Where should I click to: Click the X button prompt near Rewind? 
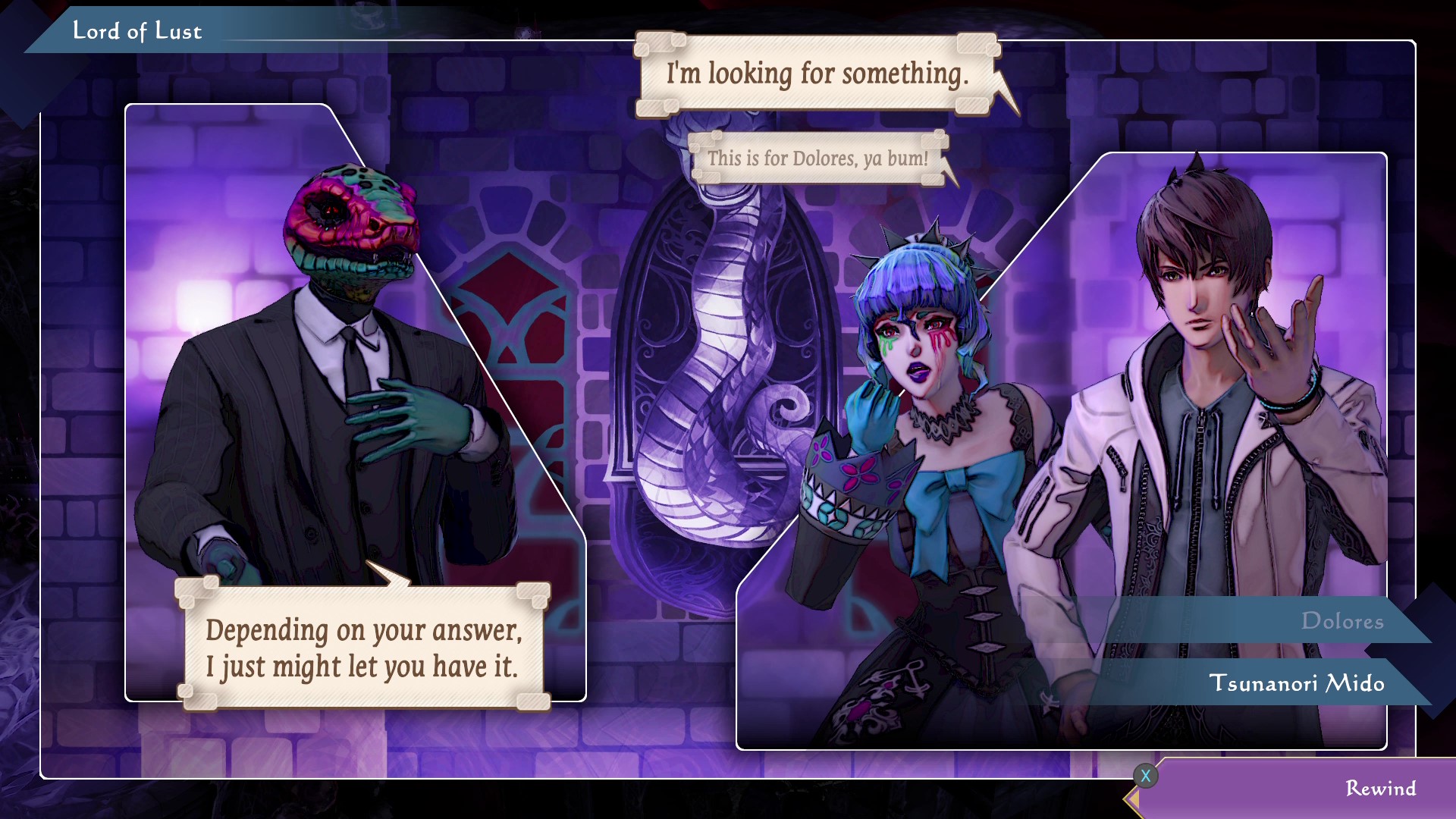(x=1147, y=775)
